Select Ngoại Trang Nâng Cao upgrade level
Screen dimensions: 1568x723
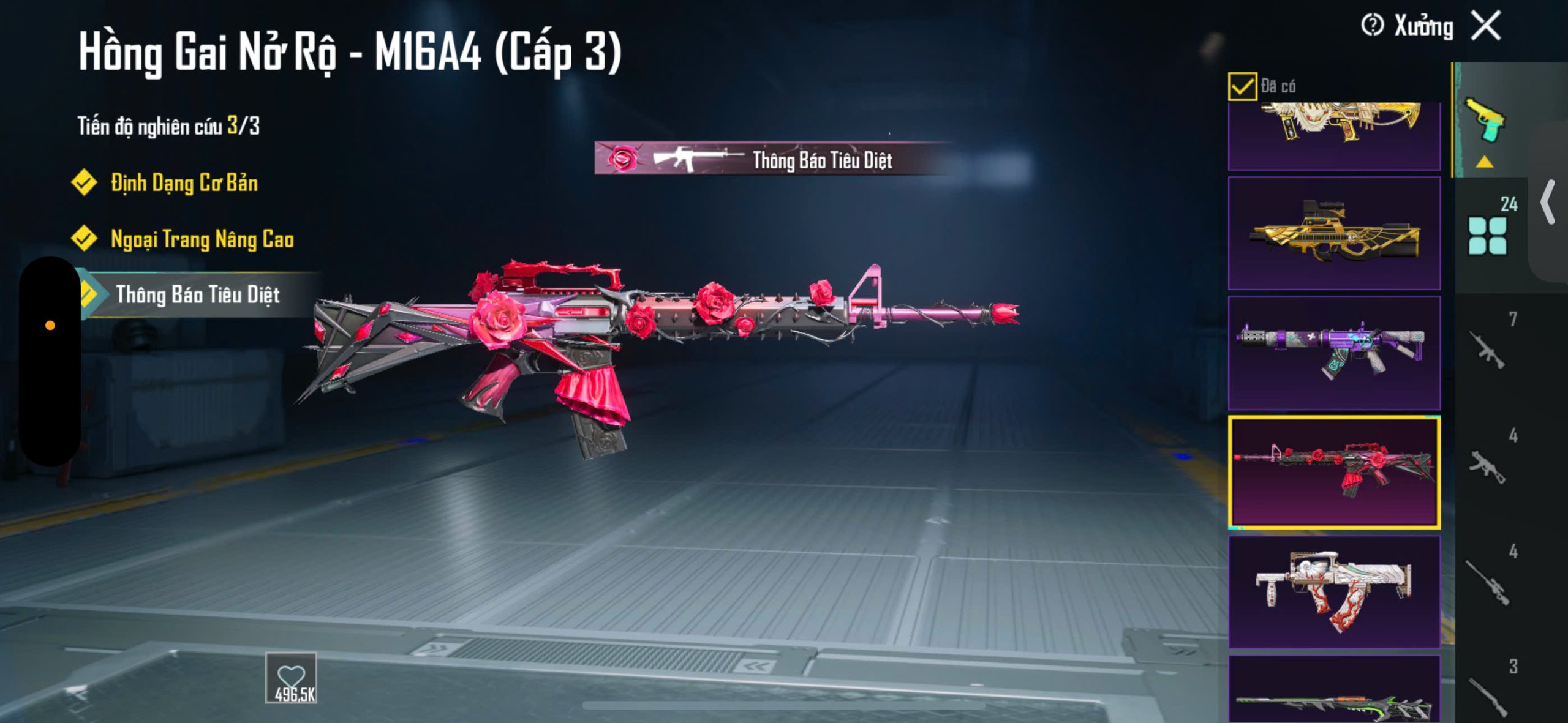tap(202, 239)
